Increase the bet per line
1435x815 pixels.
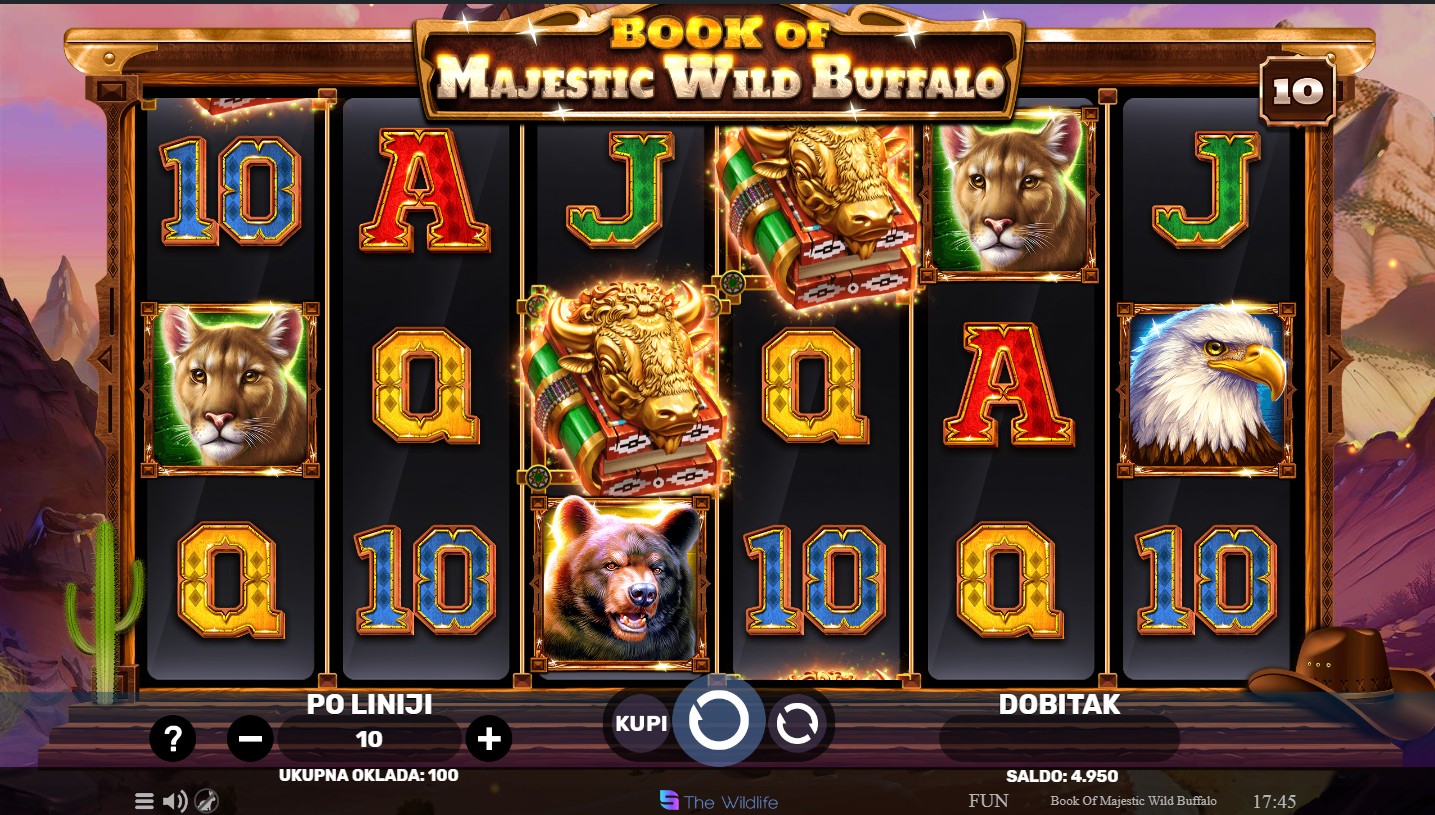[x=488, y=739]
